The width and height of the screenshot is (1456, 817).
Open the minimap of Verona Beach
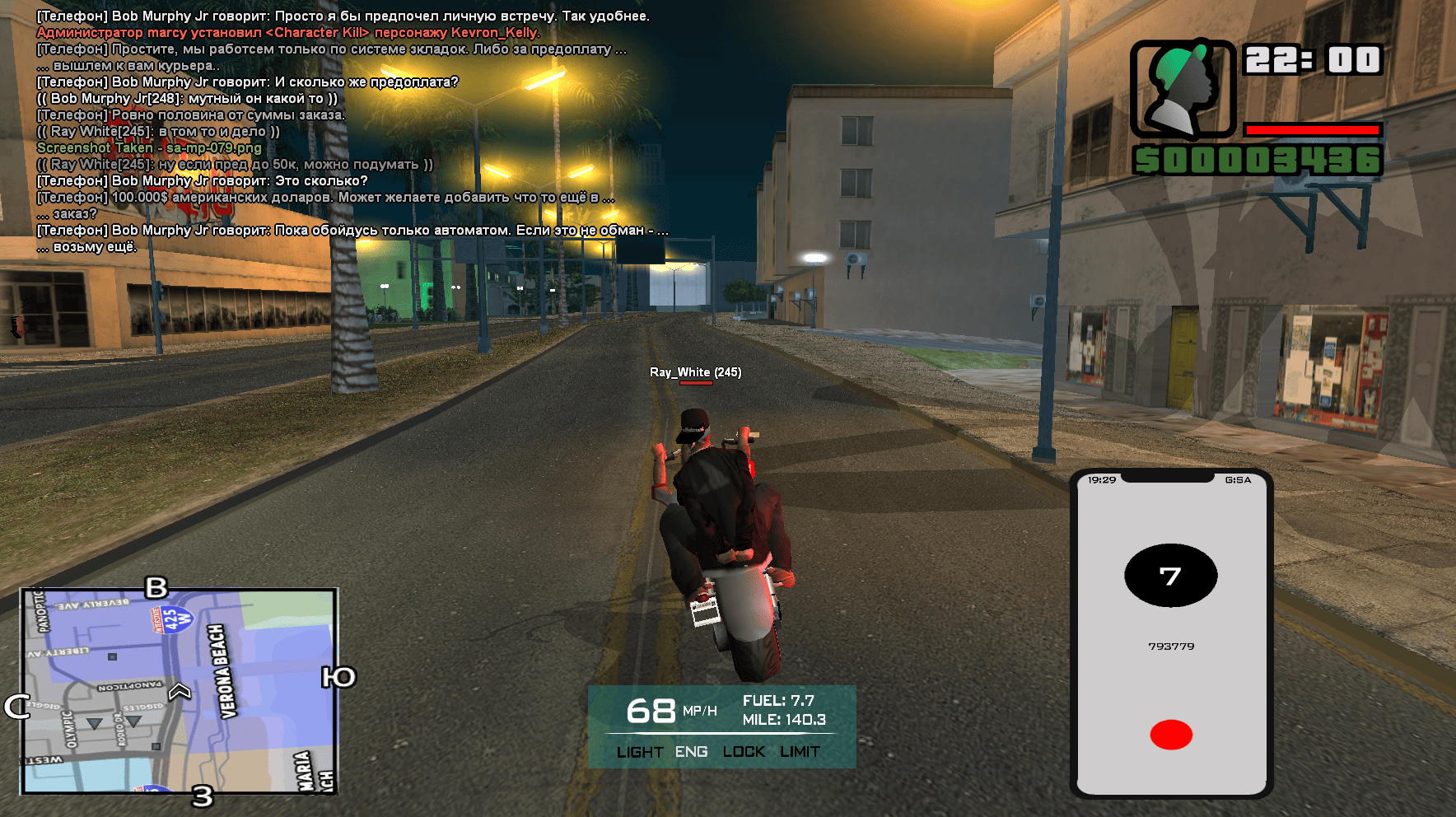coord(180,691)
